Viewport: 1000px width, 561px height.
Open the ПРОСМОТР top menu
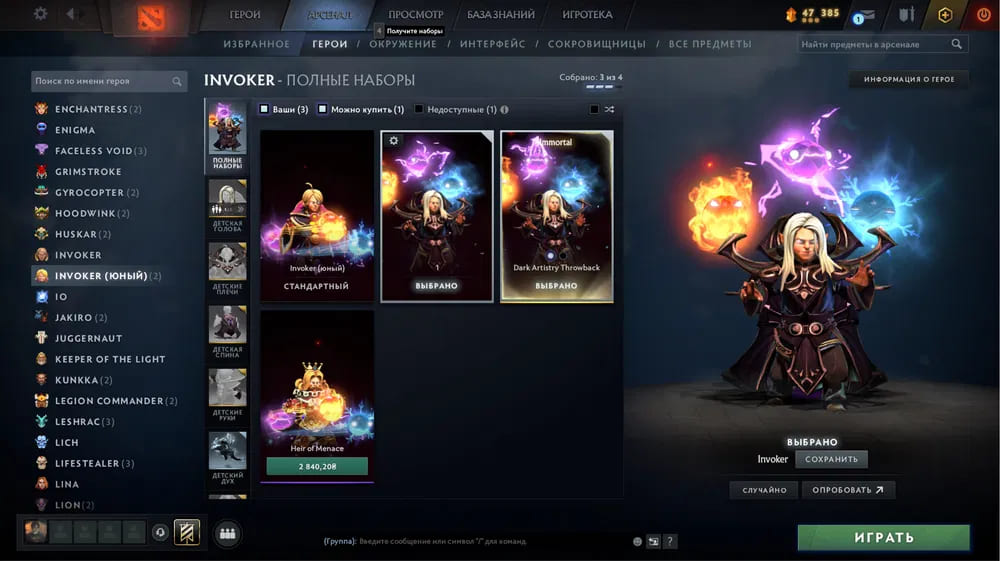coord(415,15)
